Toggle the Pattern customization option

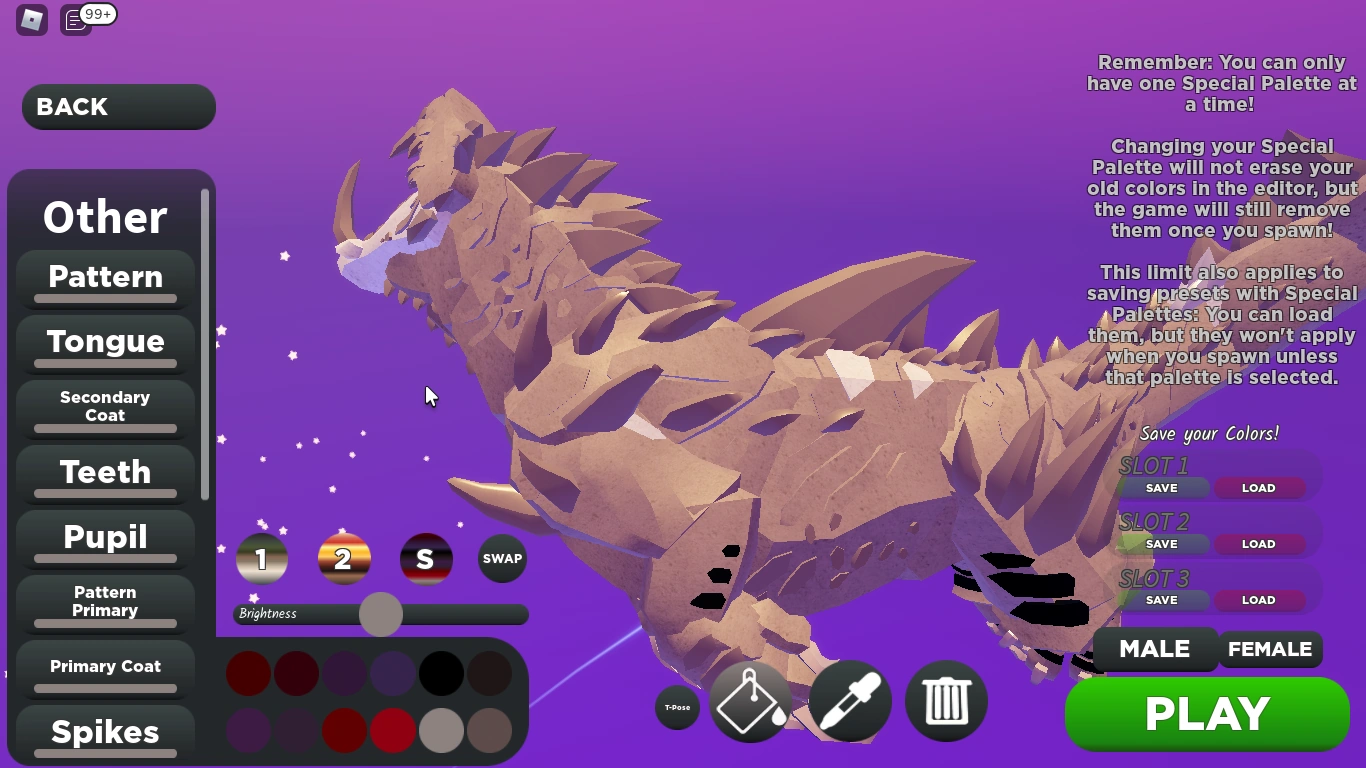pyautogui.click(x=105, y=276)
